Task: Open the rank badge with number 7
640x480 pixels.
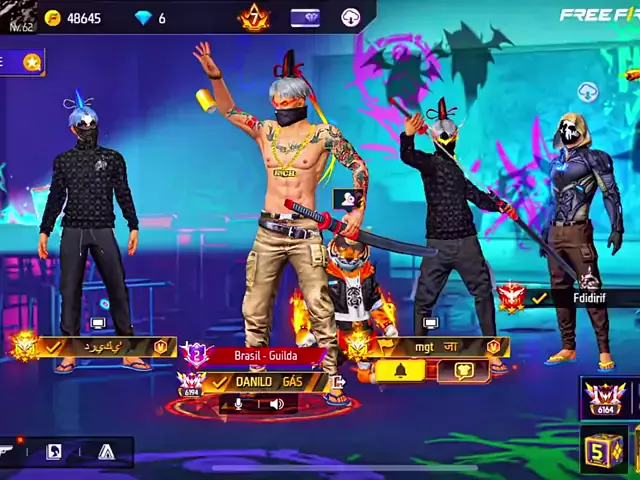Action: (x=254, y=17)
